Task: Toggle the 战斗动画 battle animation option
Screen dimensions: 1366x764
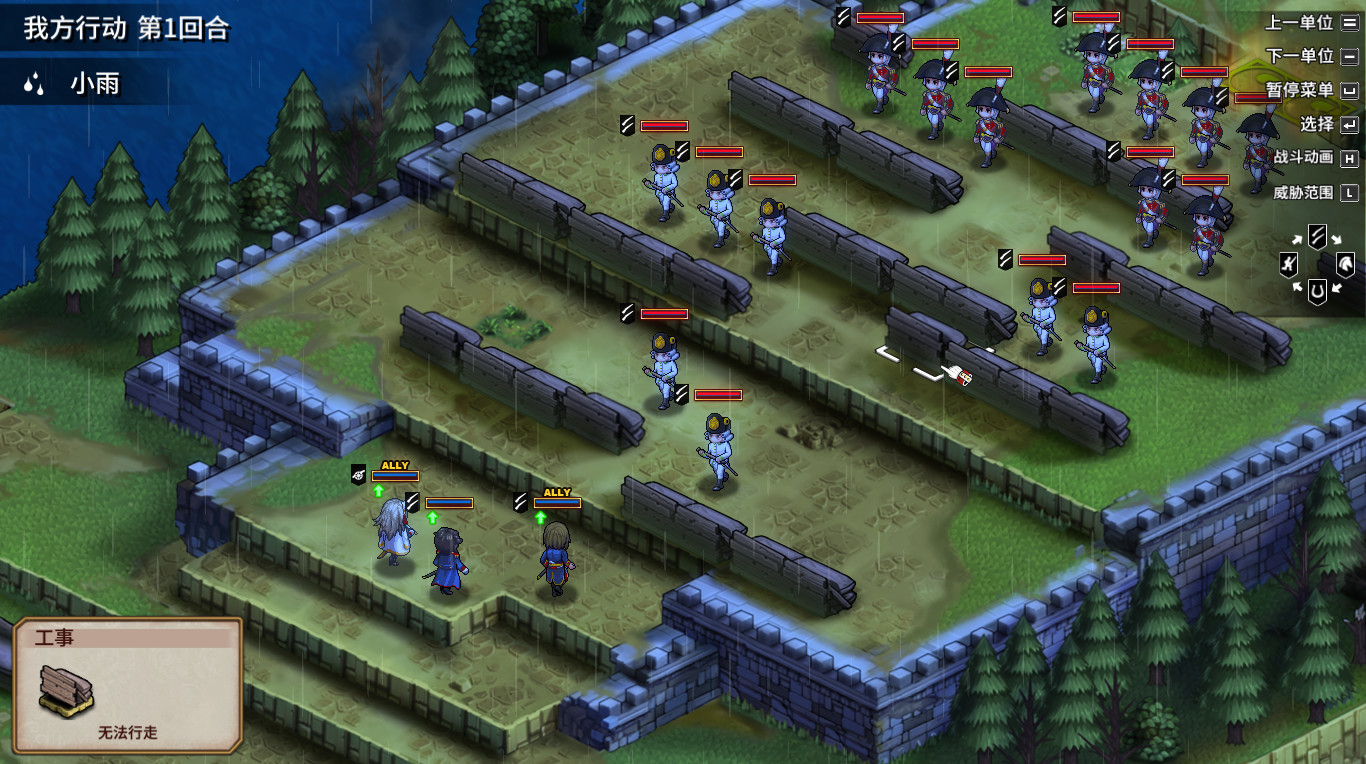Action: (1303, 158)
